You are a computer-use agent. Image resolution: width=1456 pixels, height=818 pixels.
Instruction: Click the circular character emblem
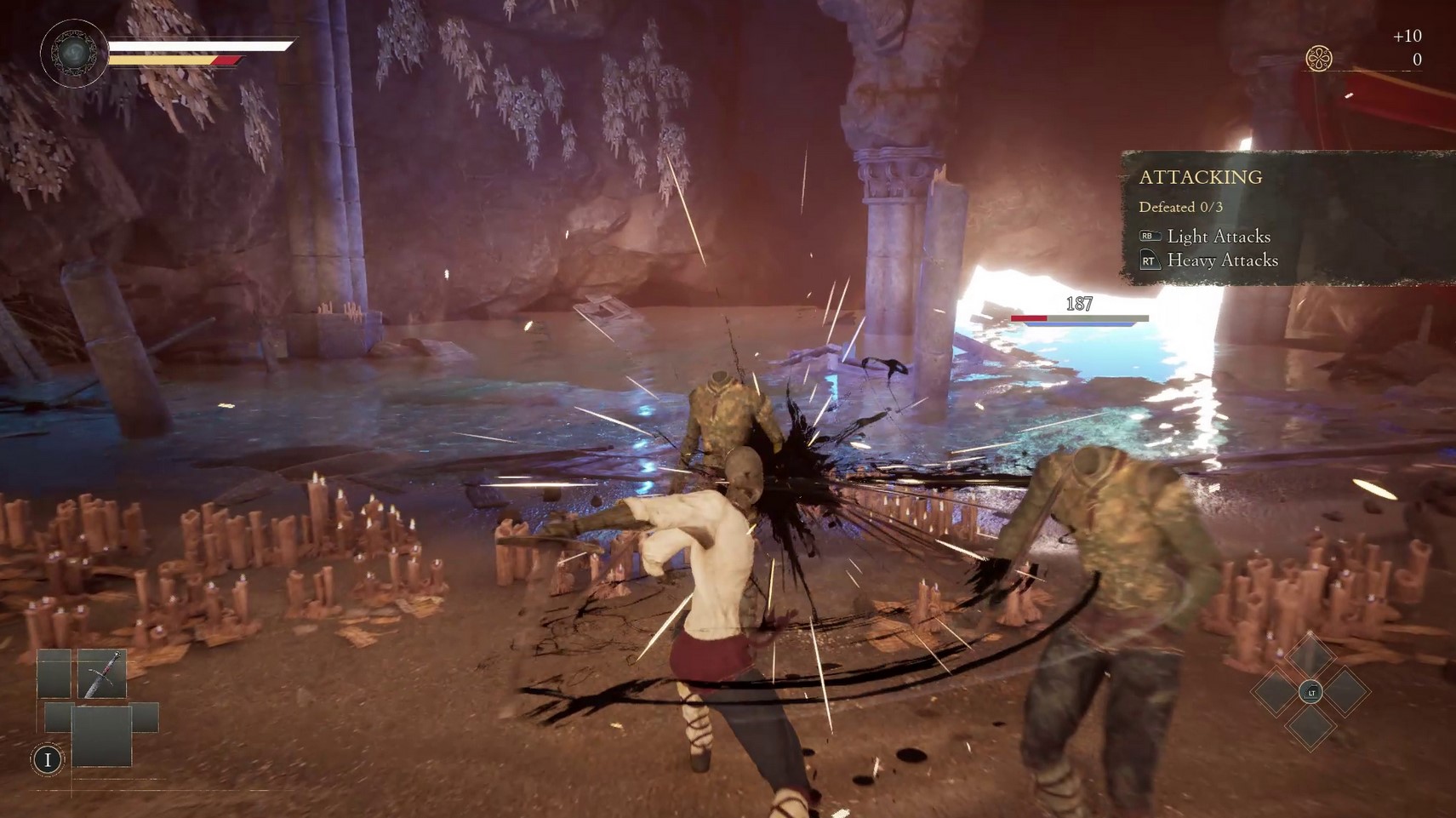tap(74, 53)
